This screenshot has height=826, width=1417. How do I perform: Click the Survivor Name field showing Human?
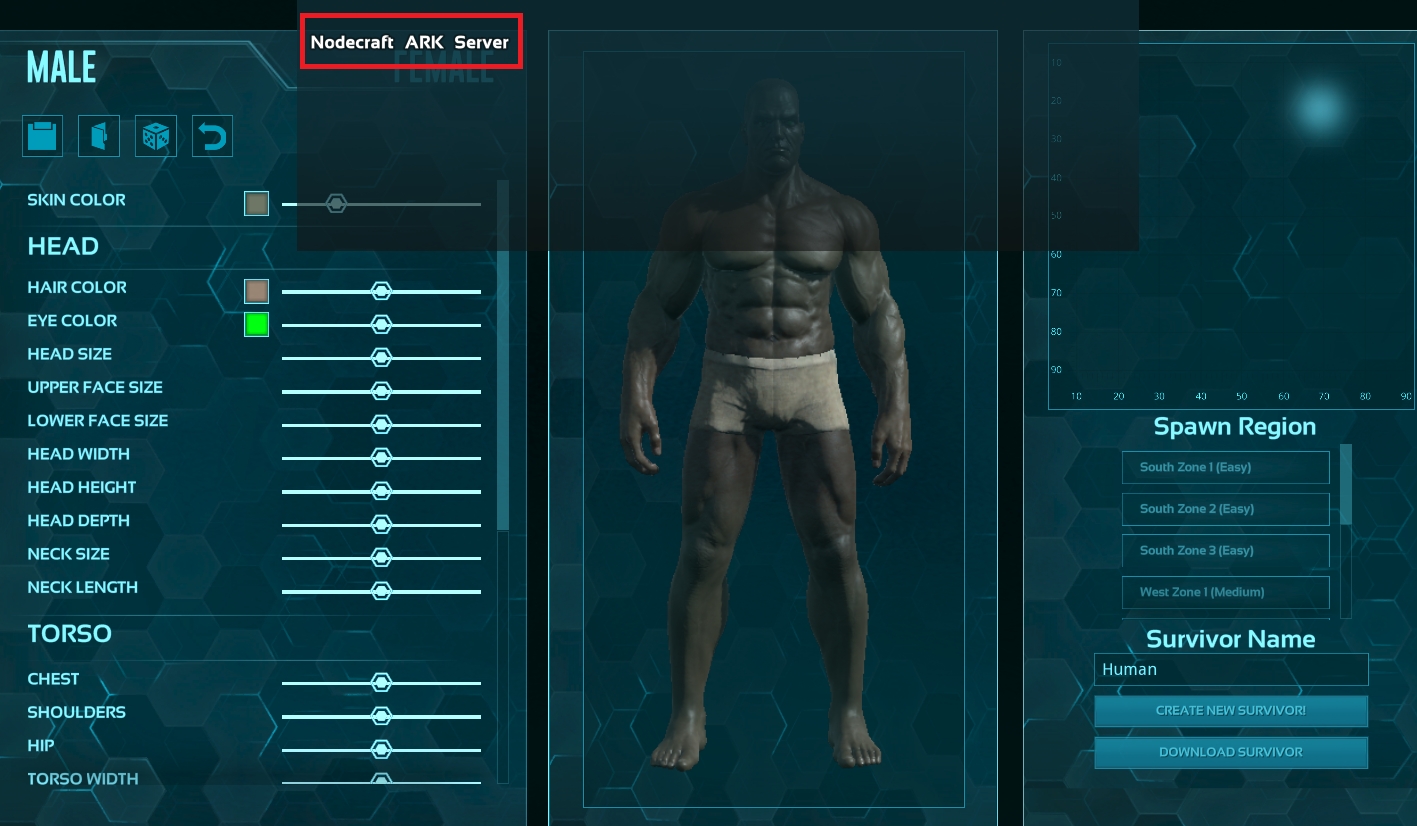pyautogui.click(x=1231, y=669)
